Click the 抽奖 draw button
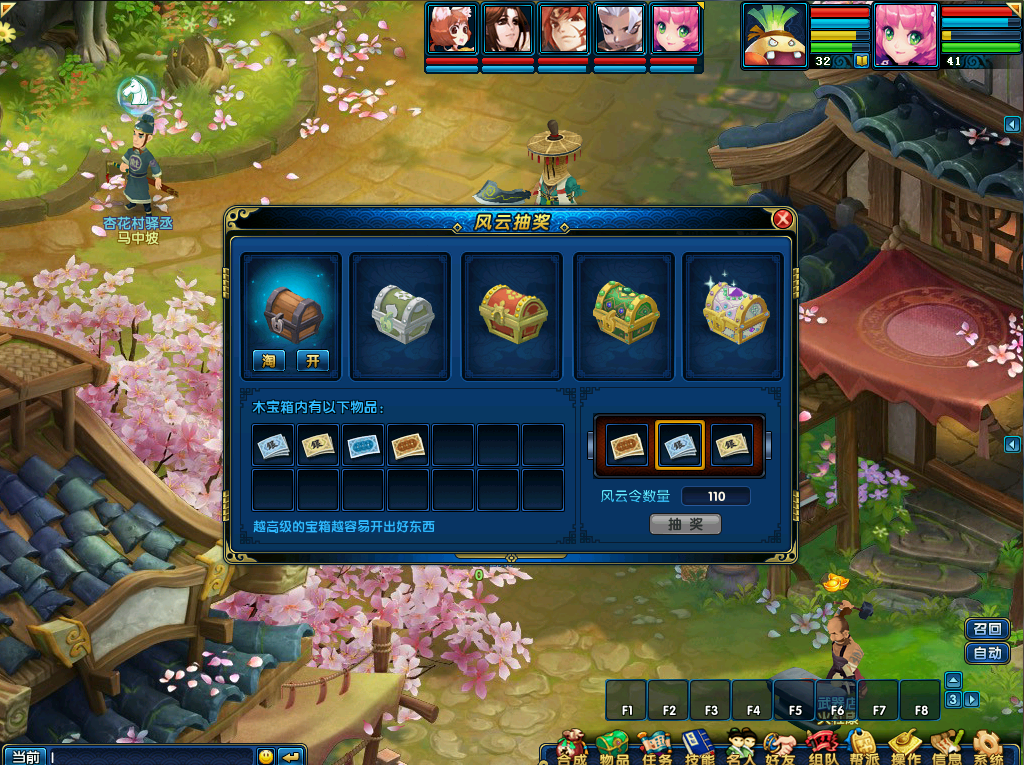 click(685, 524)
